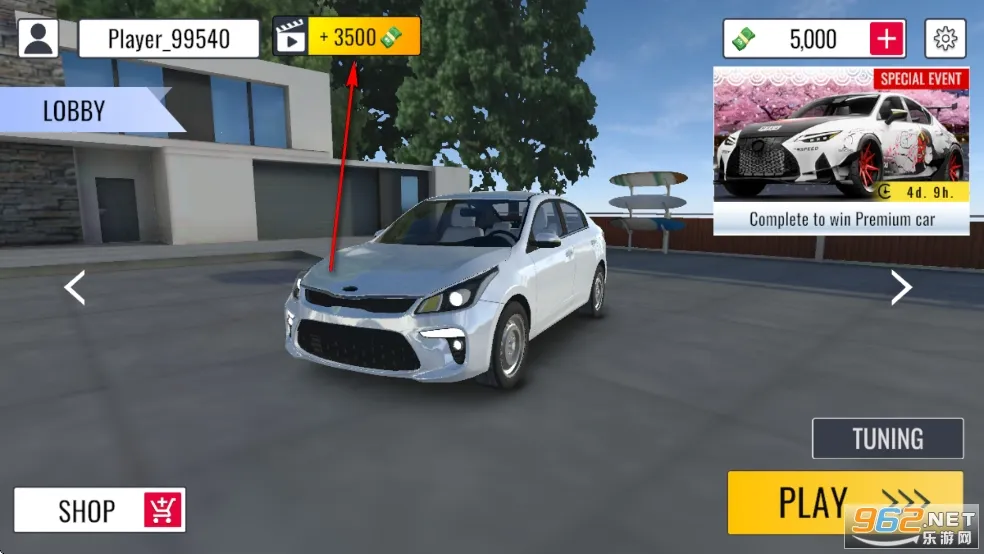Open the SHOP
The height and width of the screenshot is (554, 984).
coord(99,510)
